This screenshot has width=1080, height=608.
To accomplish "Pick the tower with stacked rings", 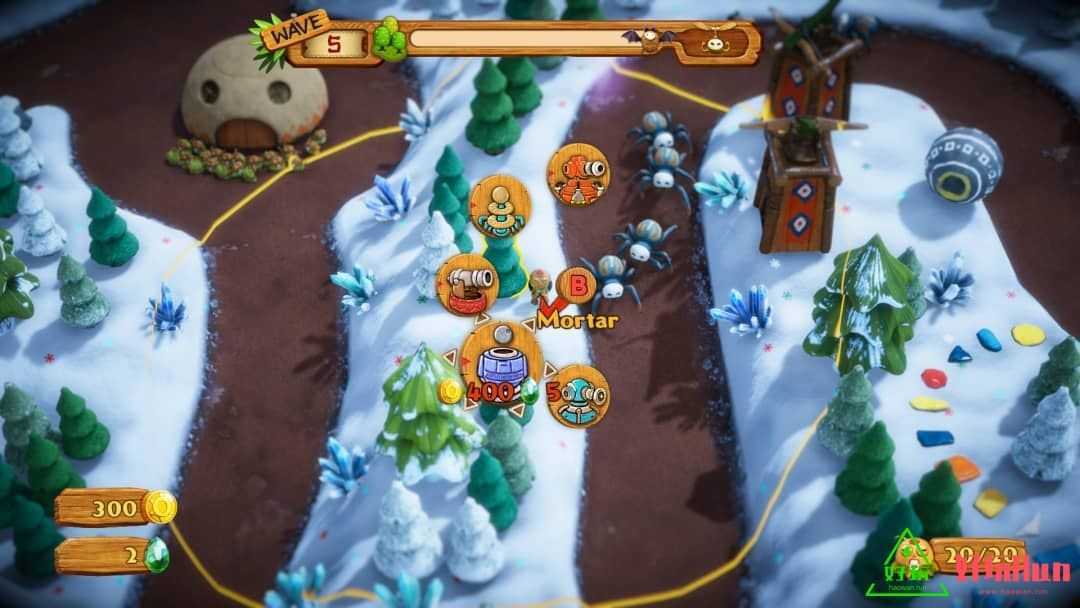I will tap(500, 207).
